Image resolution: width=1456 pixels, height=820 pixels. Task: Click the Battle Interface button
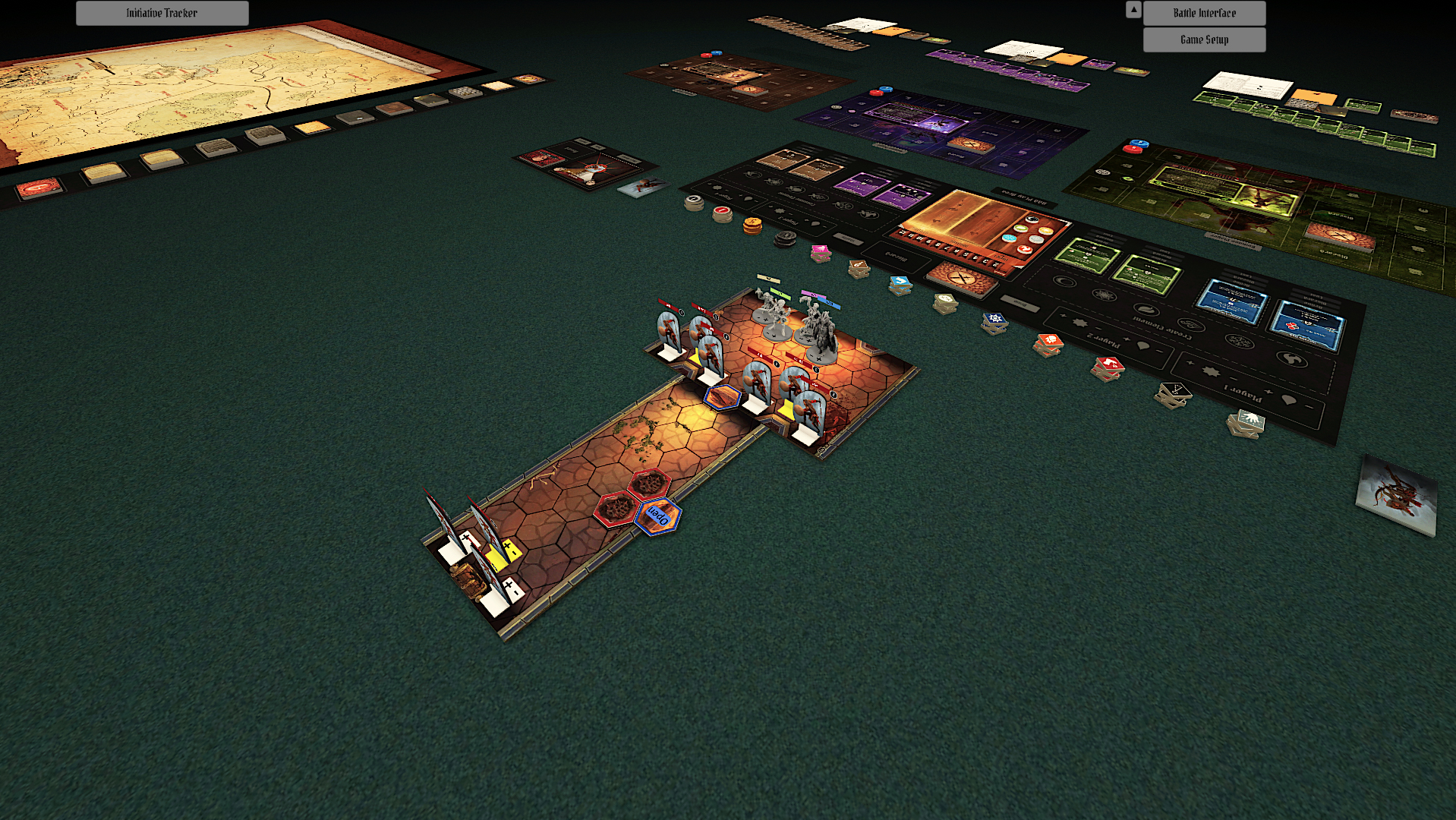pos(1203,13)
